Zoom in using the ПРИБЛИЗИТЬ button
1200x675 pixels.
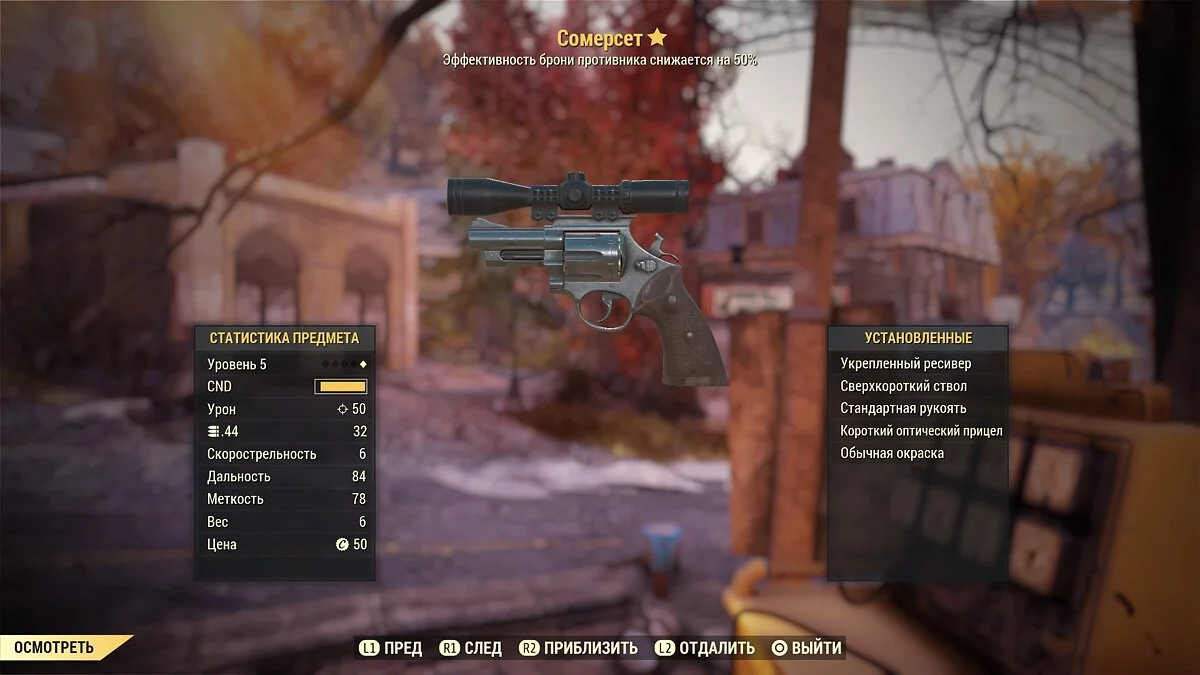pyautogui.click(x=579, y=648)
